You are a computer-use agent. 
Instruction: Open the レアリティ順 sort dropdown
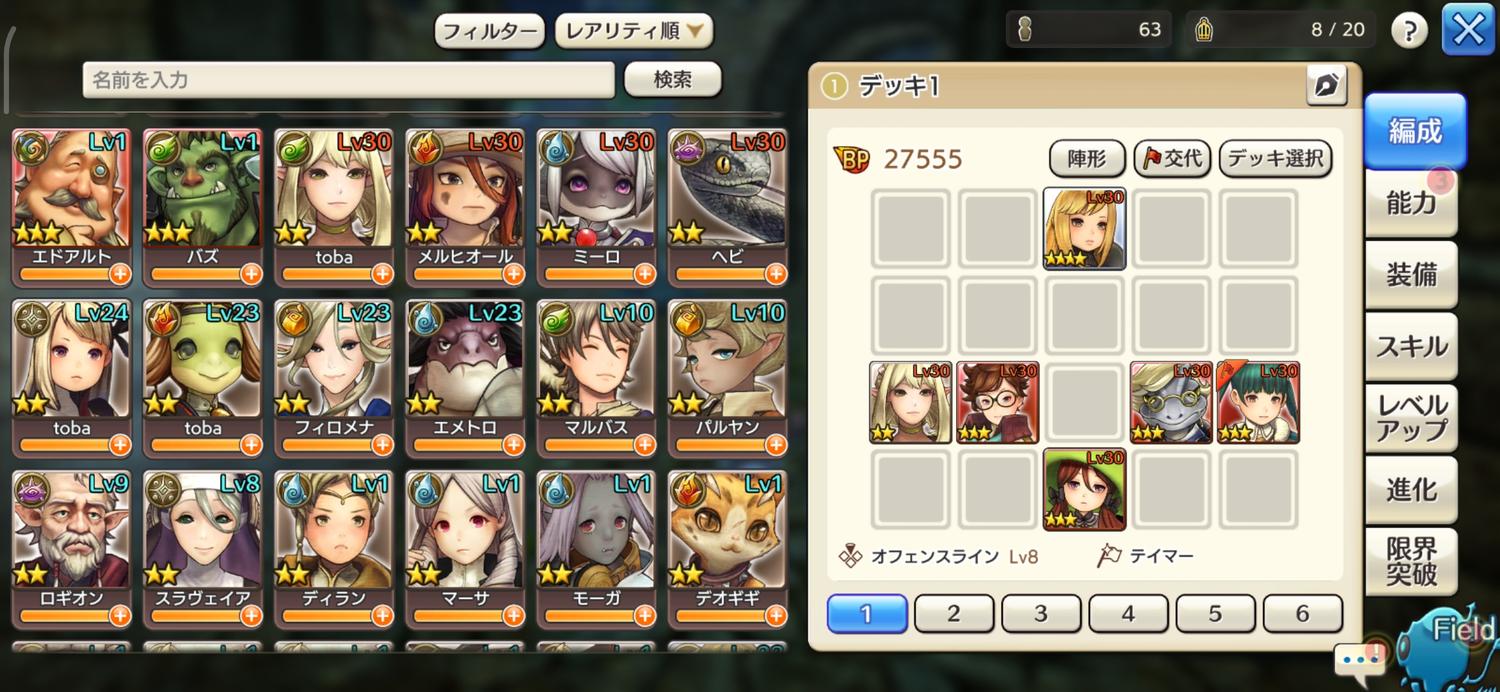[x=634, y=31]
